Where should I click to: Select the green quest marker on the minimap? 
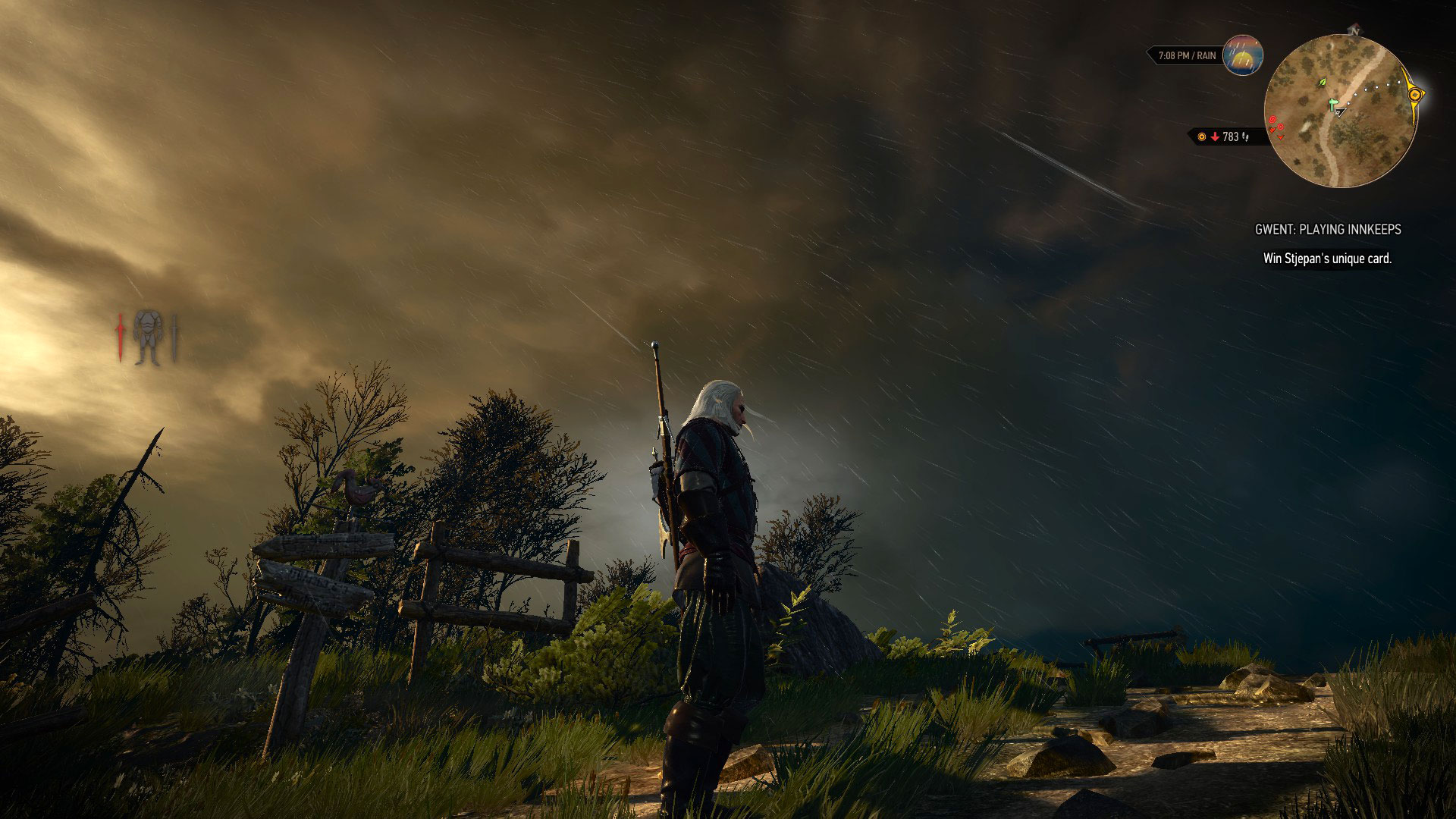coord(1332,103)
